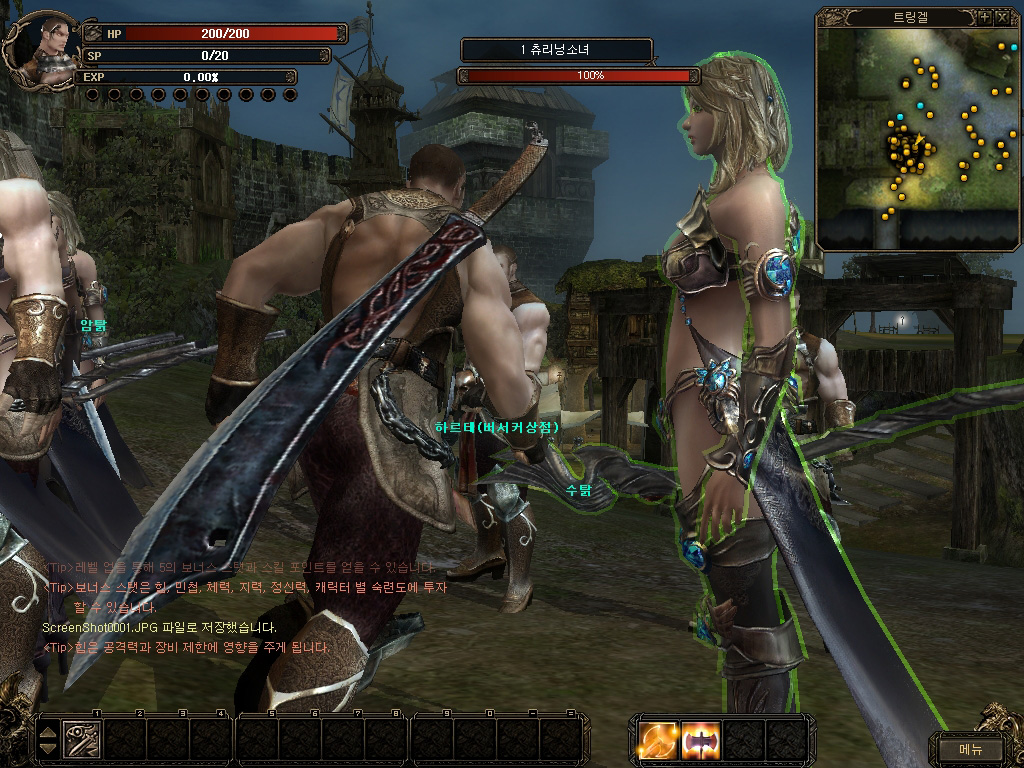Viewport: 1024px width, 768px height.
Task: Close the minimap with the X button
Action: click(1001, 17)
